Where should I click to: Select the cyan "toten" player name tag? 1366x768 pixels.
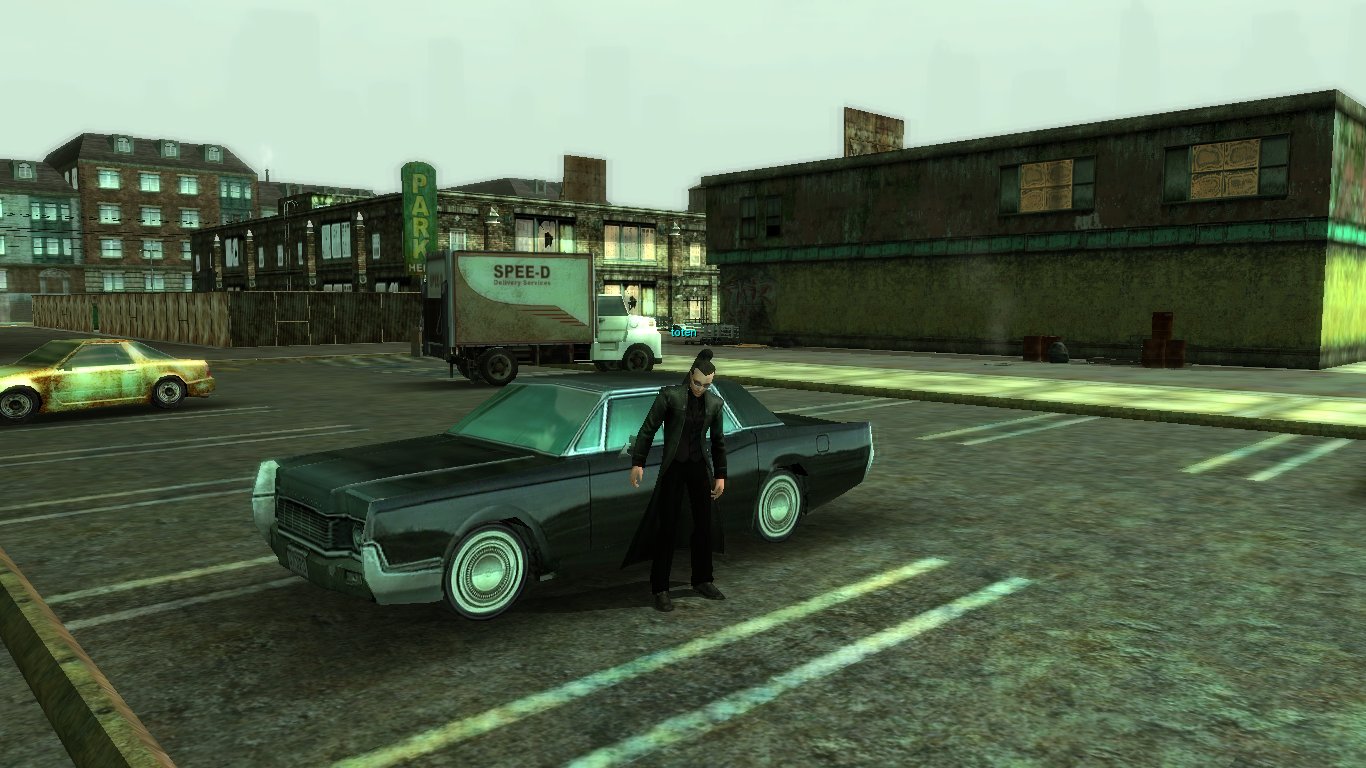[683, 332]
